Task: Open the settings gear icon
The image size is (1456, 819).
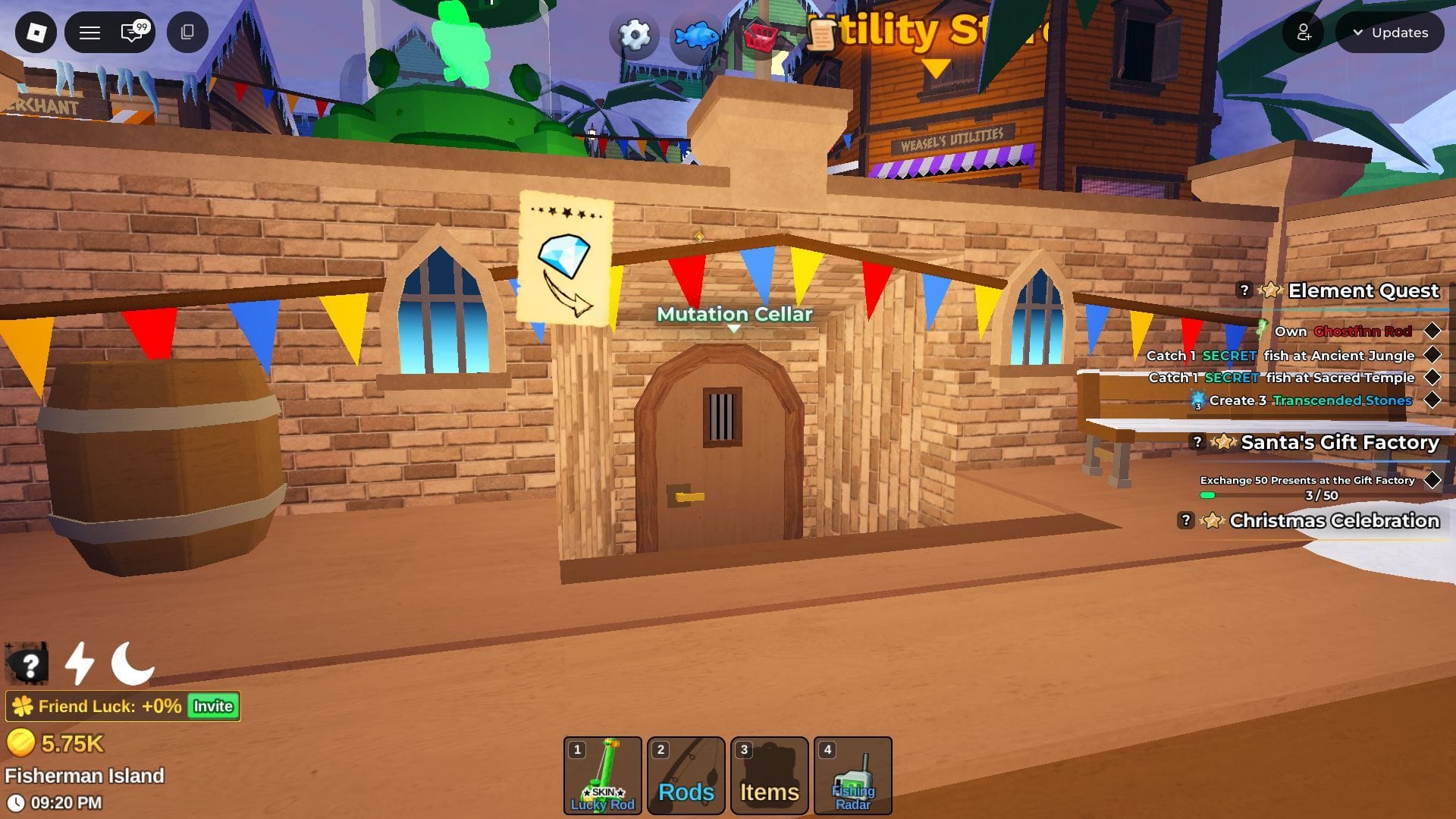Action: click(x=634, y=34)
